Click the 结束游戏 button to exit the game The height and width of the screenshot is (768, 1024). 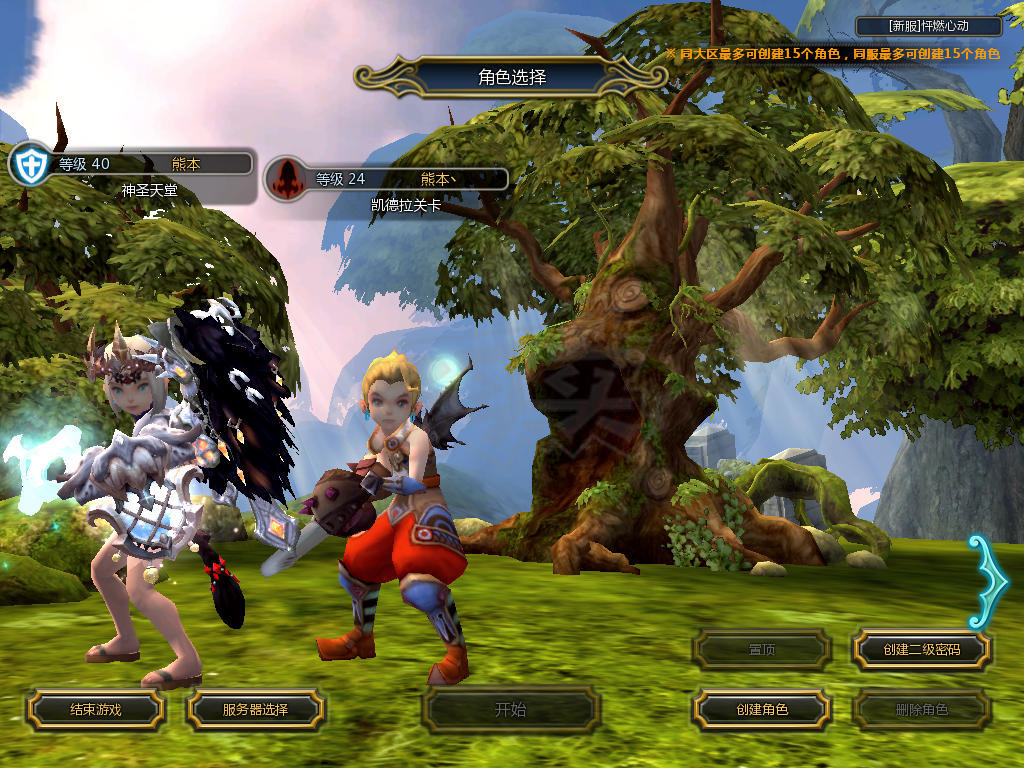pyautogui.click(x=95, y=710)
